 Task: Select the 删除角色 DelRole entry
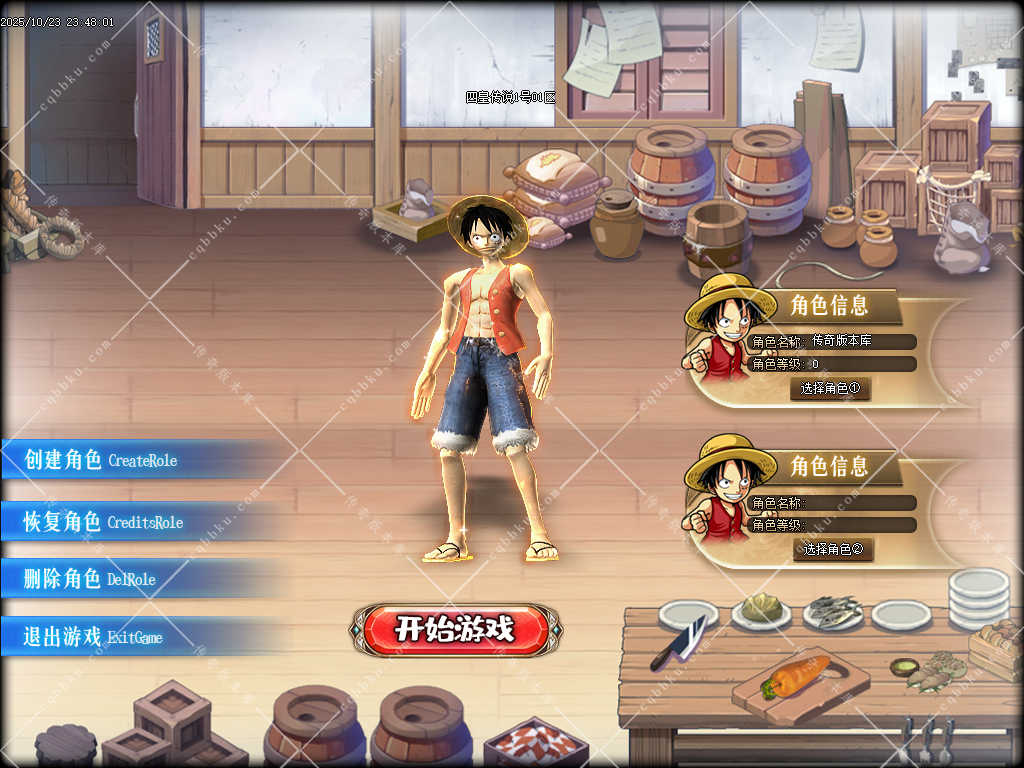point(90,578)
